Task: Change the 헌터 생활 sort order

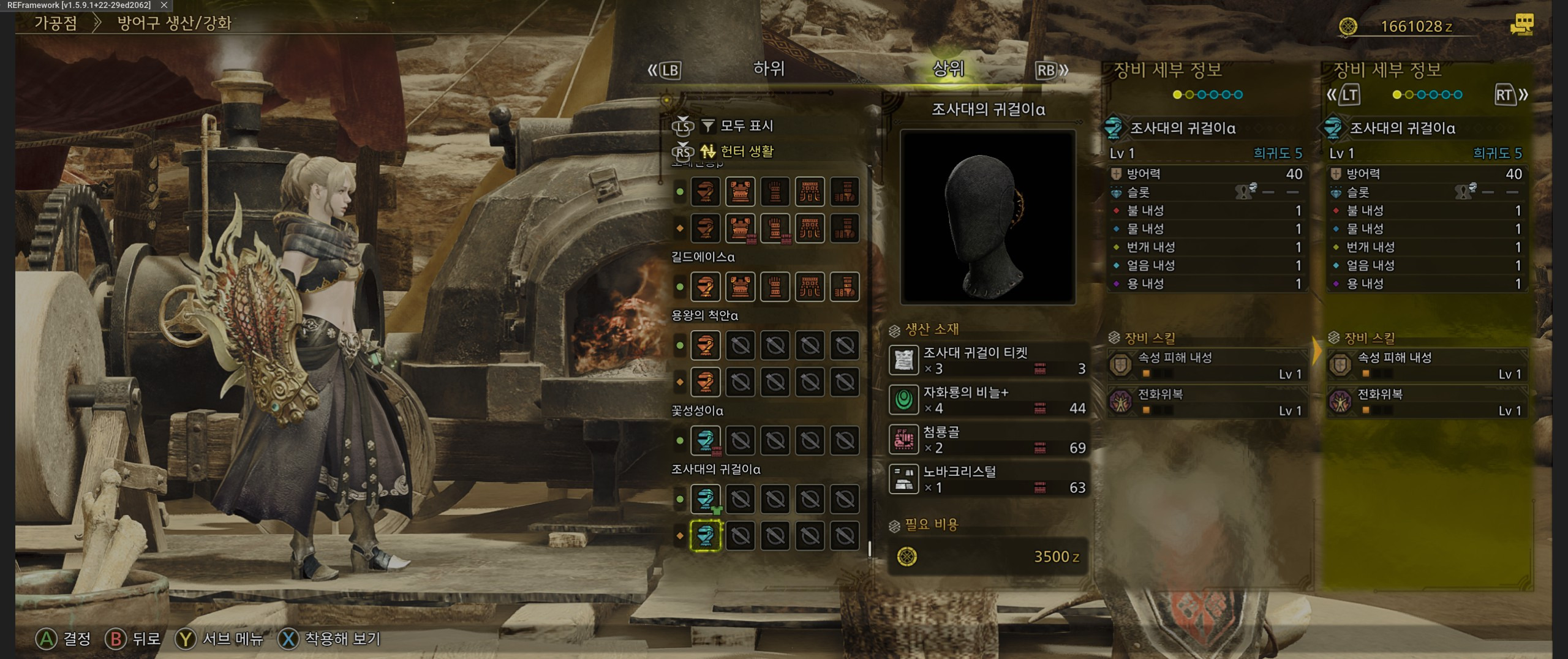Action: (746, 151)
